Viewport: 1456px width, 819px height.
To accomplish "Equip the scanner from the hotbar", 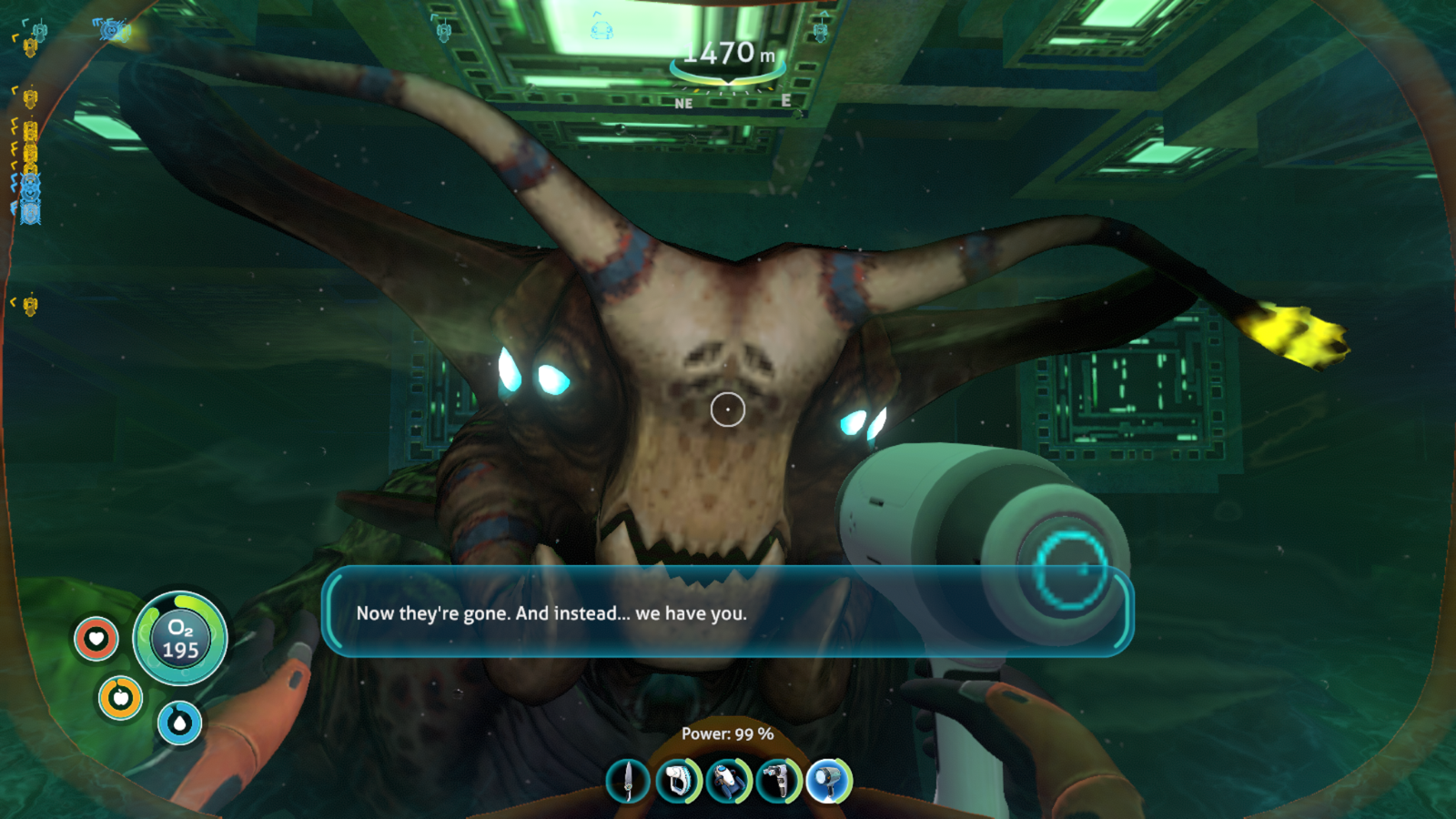I will pyautogui.click(x=678, y=781).
